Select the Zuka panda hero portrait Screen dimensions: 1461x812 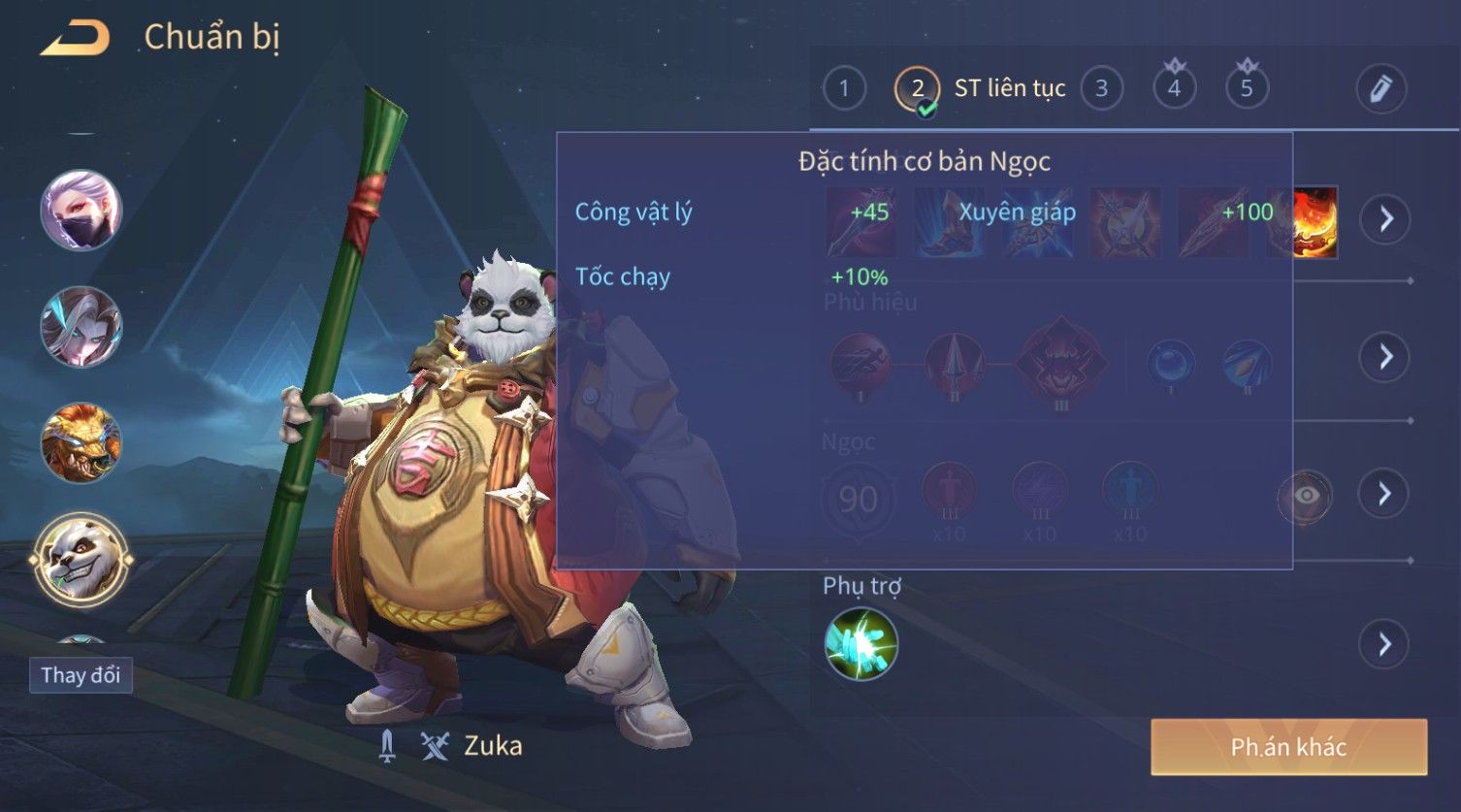coord(81,560)
